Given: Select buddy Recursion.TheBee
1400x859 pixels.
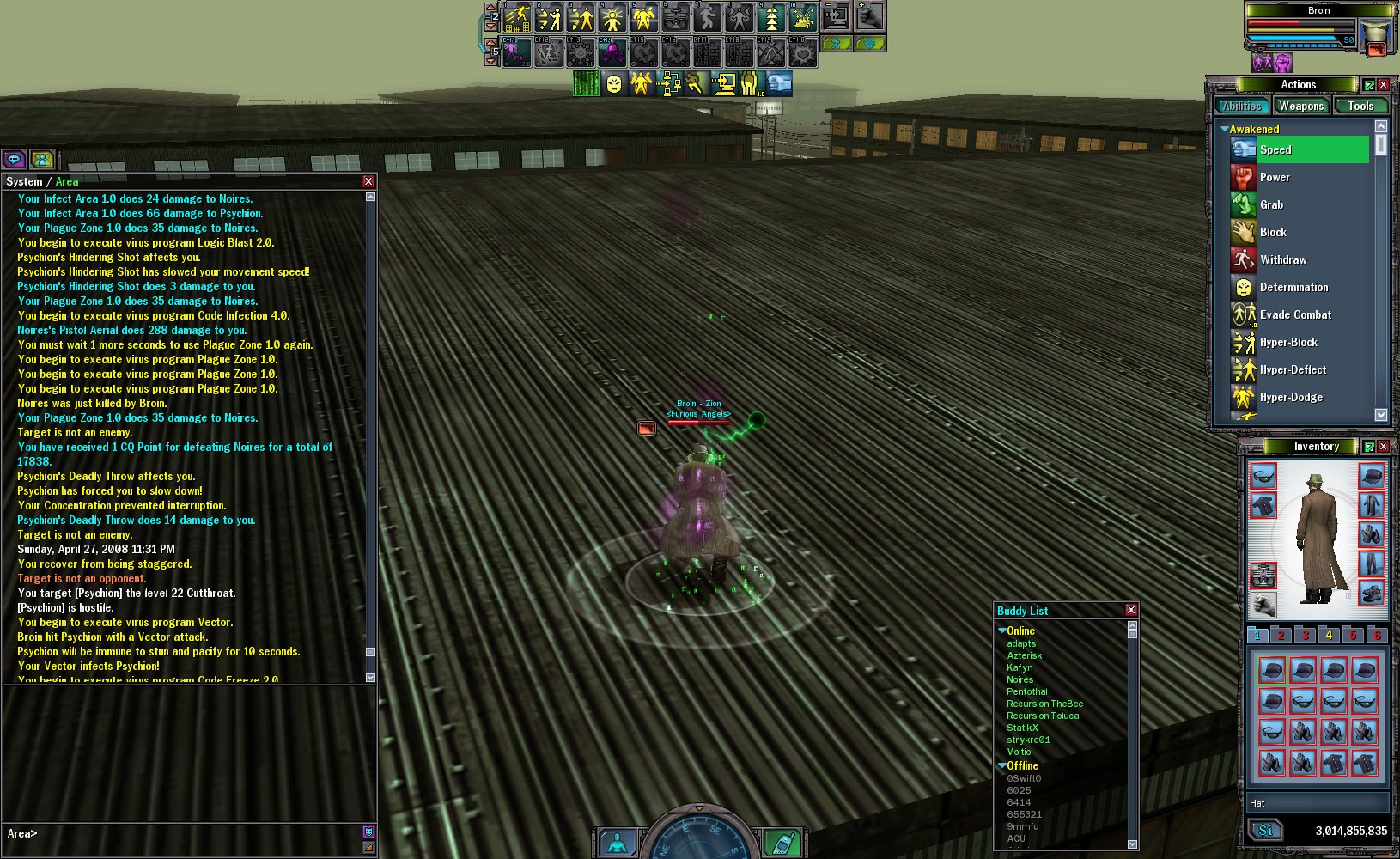Looking at the screenshot, I should tap(1044, 704).
